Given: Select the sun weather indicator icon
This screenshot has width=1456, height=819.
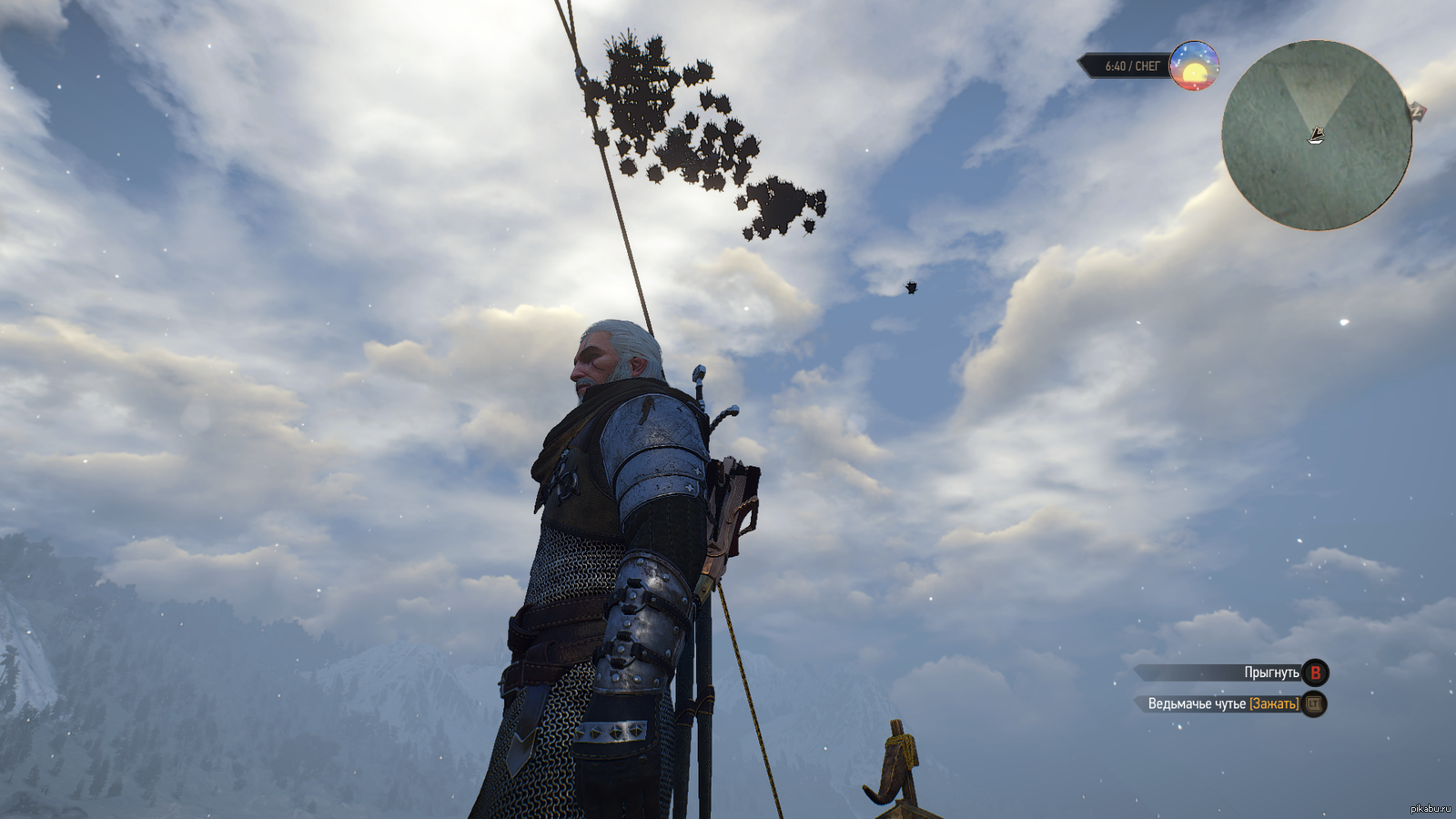Looking at the screenshot, I should pyautogui.click(x=1194, y=66).
